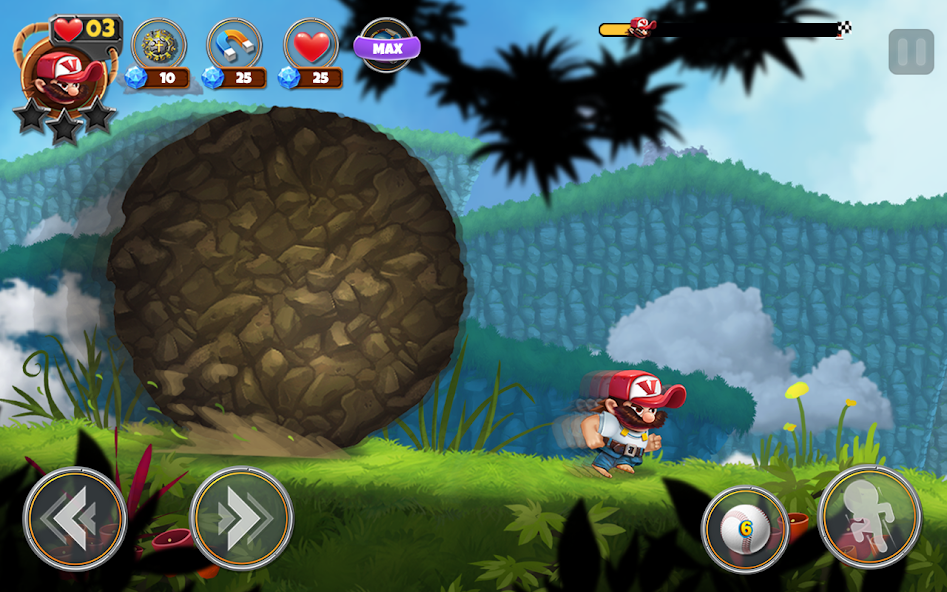Move right with the double-arrow button
The height and width of the screenshot is (592, 947).
[x=241, y=518]
